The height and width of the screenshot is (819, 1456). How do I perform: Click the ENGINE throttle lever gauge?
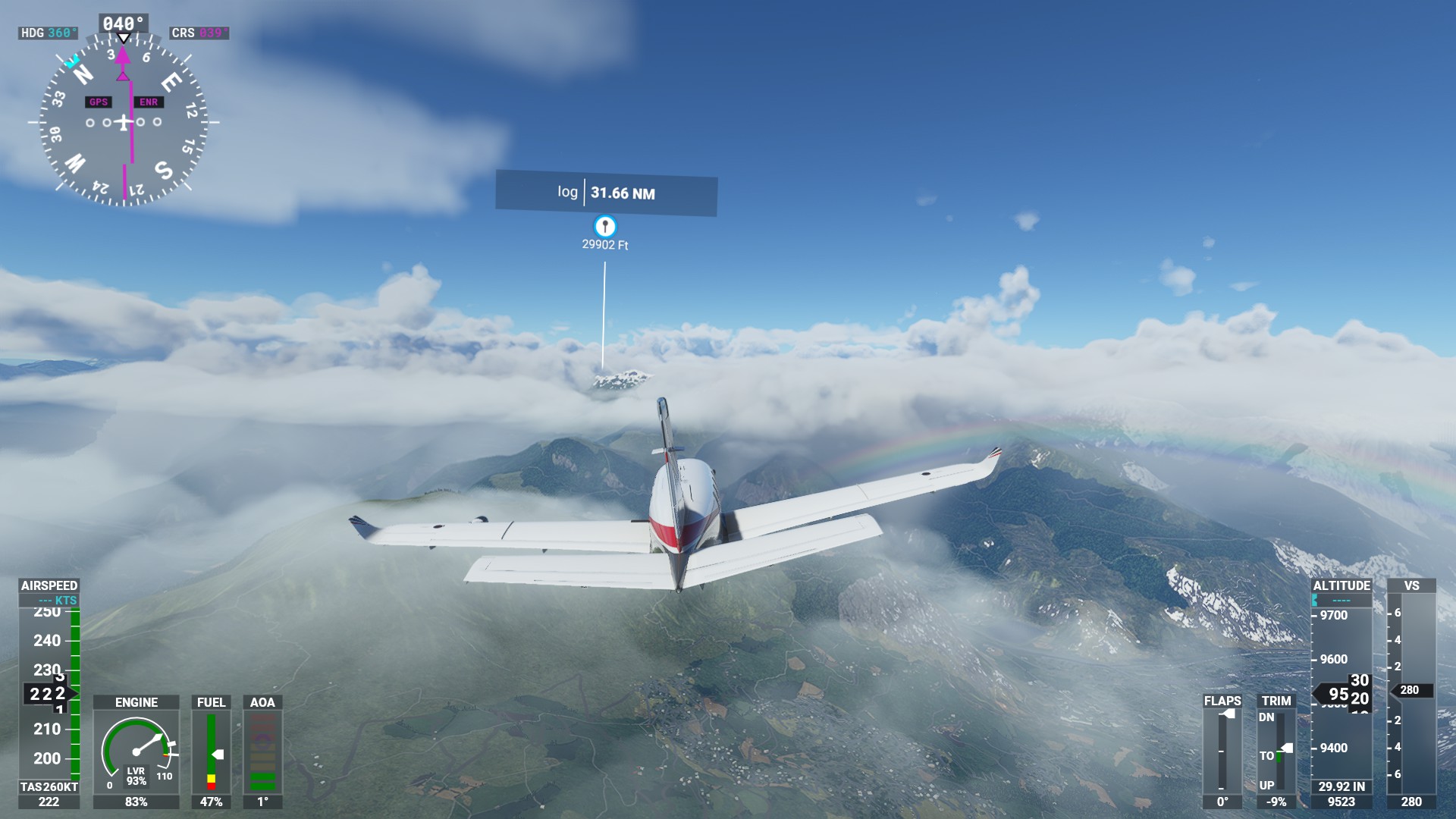[x=136, y=751]
